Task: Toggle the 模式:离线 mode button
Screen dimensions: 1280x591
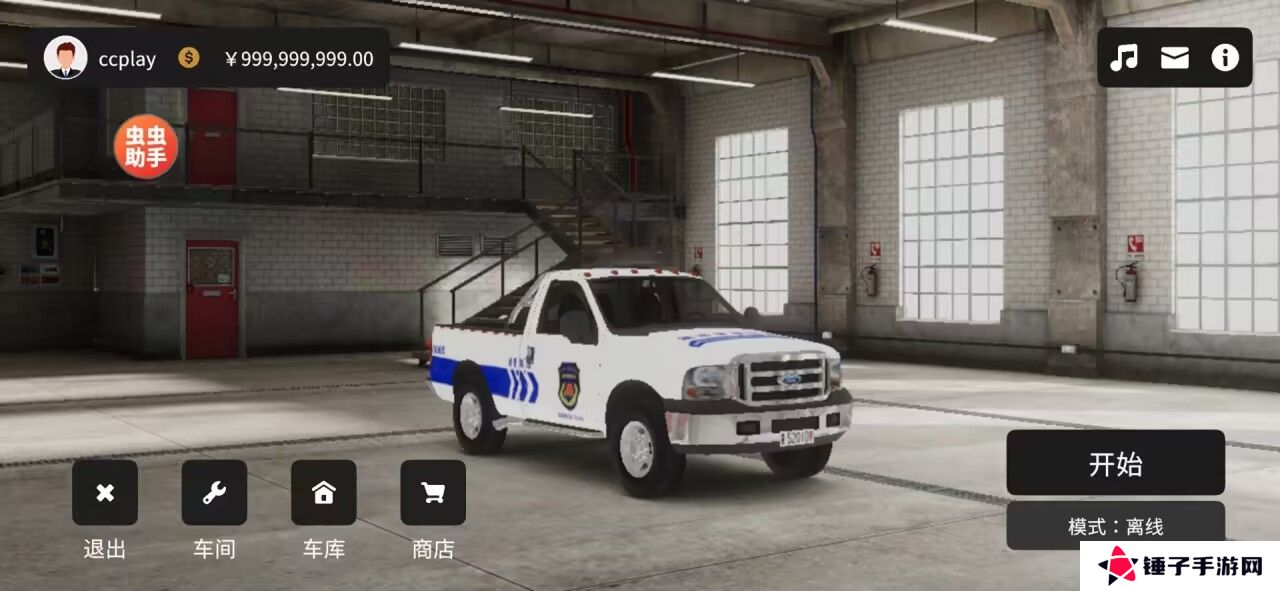Action: click(x=1115, y=524)
